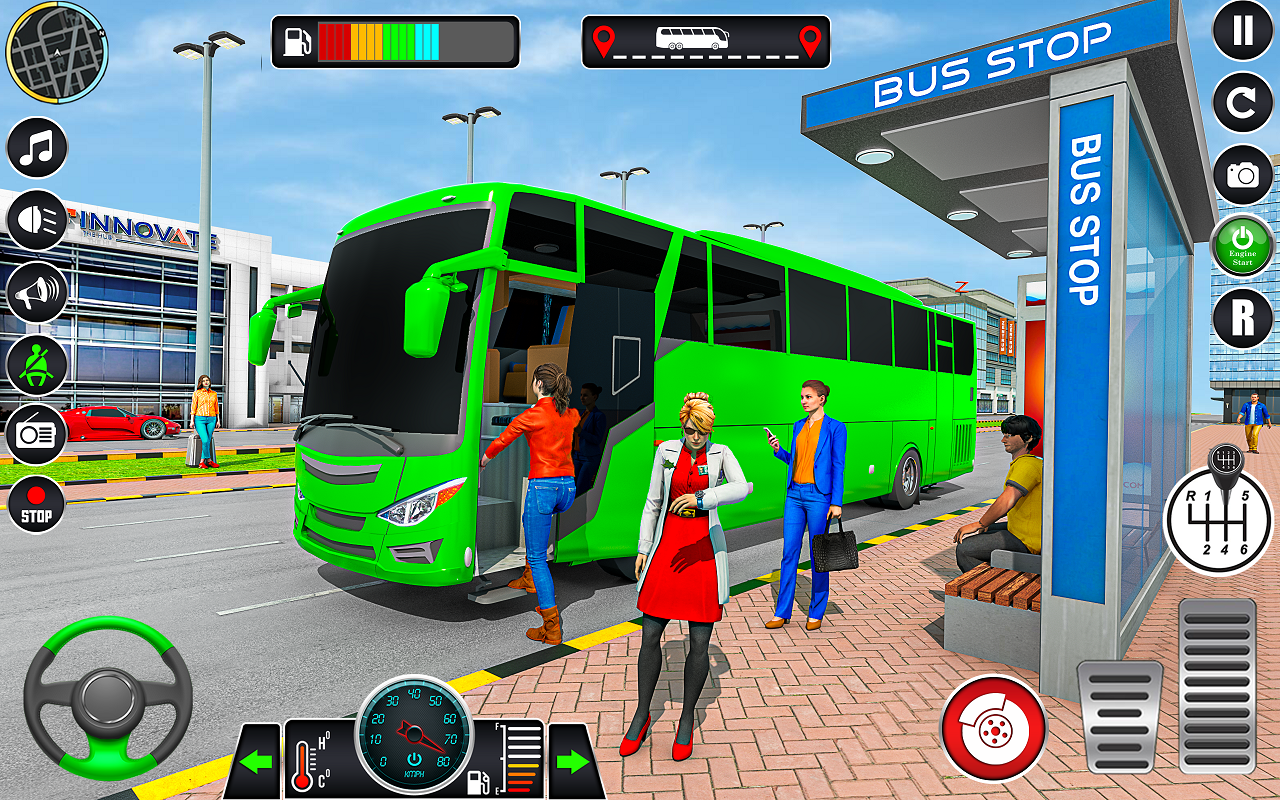Open the camera view switcher

click(x=1242, y=174)
